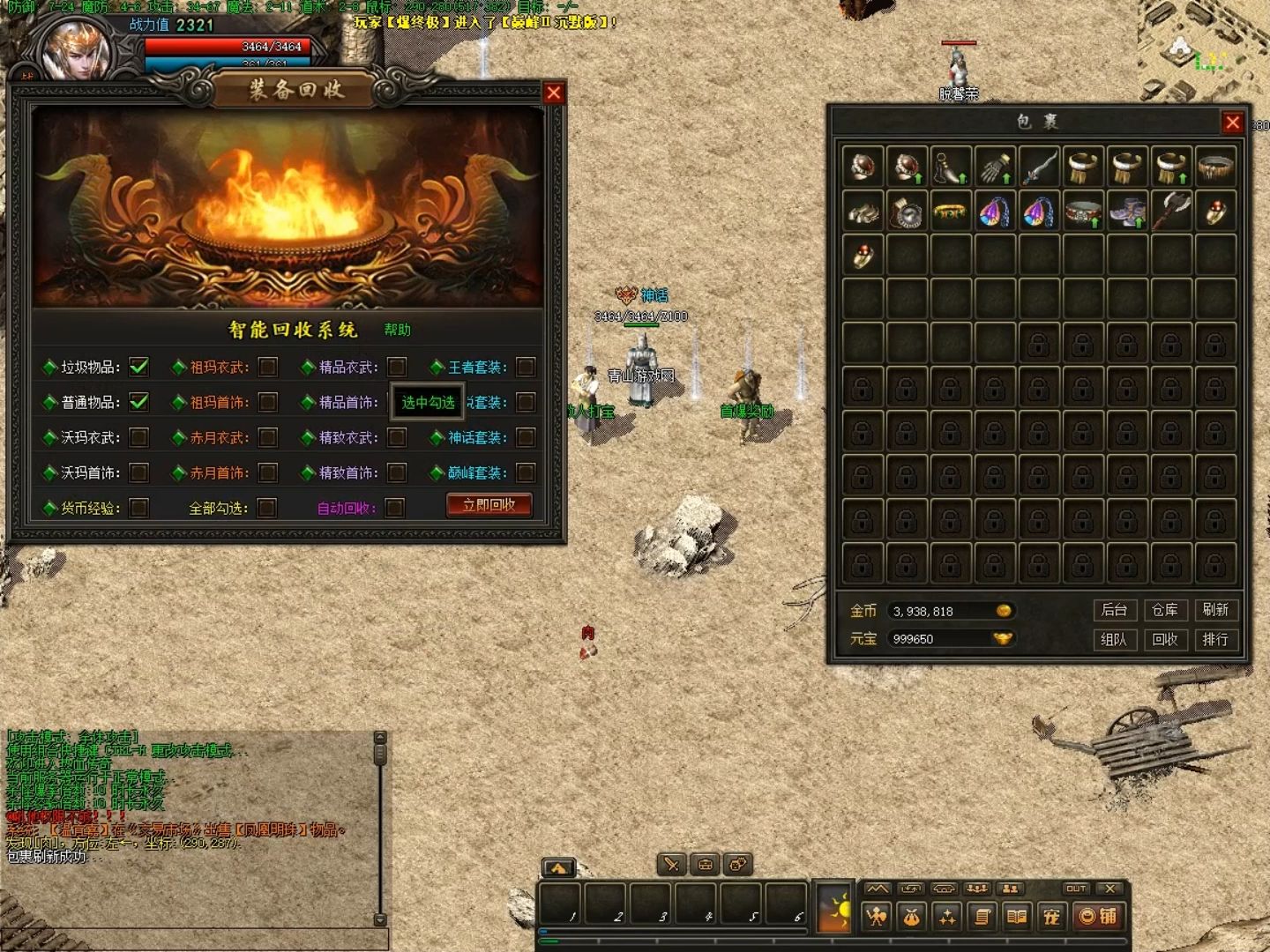
Task: Click the 立即回收 recycle-now button
Action: [x=489, y=505]
